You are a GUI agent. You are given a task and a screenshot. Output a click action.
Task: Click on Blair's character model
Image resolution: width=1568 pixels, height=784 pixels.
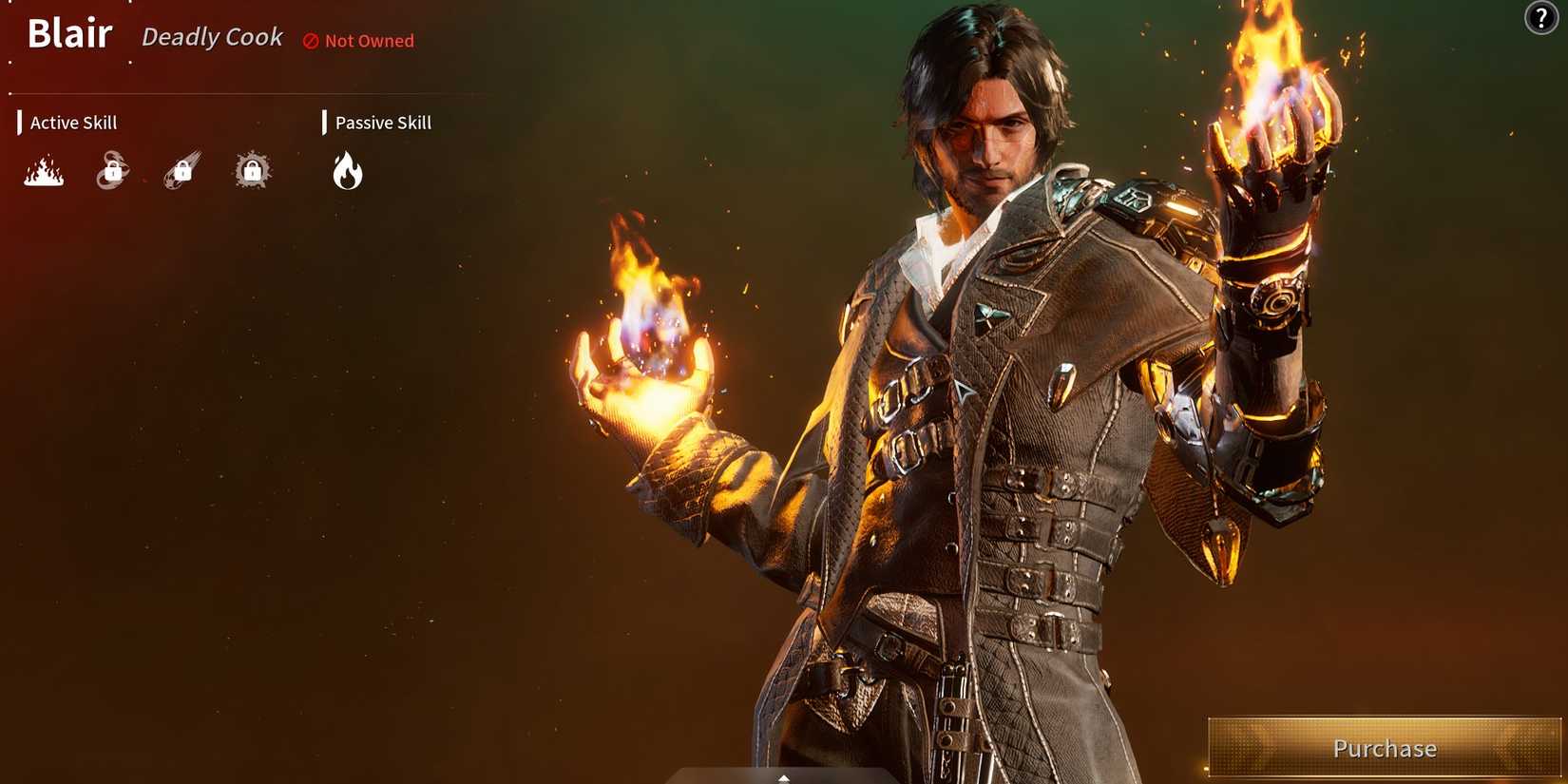[x=998, y=380]
